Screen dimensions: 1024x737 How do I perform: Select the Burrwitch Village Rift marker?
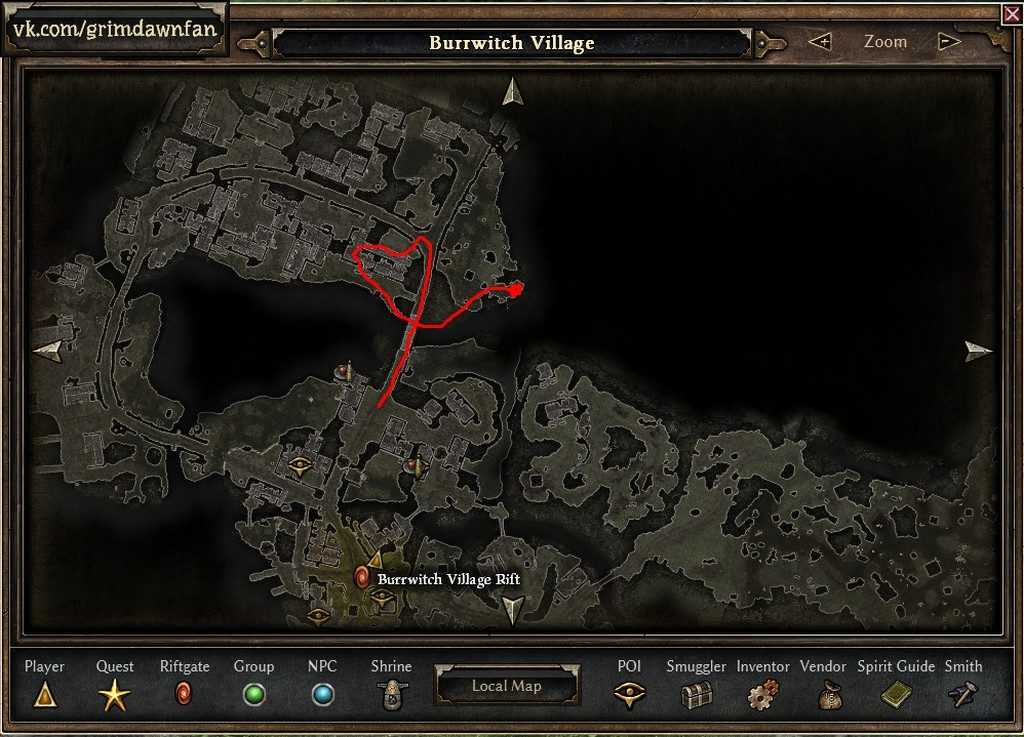click(x=362, y=577)
